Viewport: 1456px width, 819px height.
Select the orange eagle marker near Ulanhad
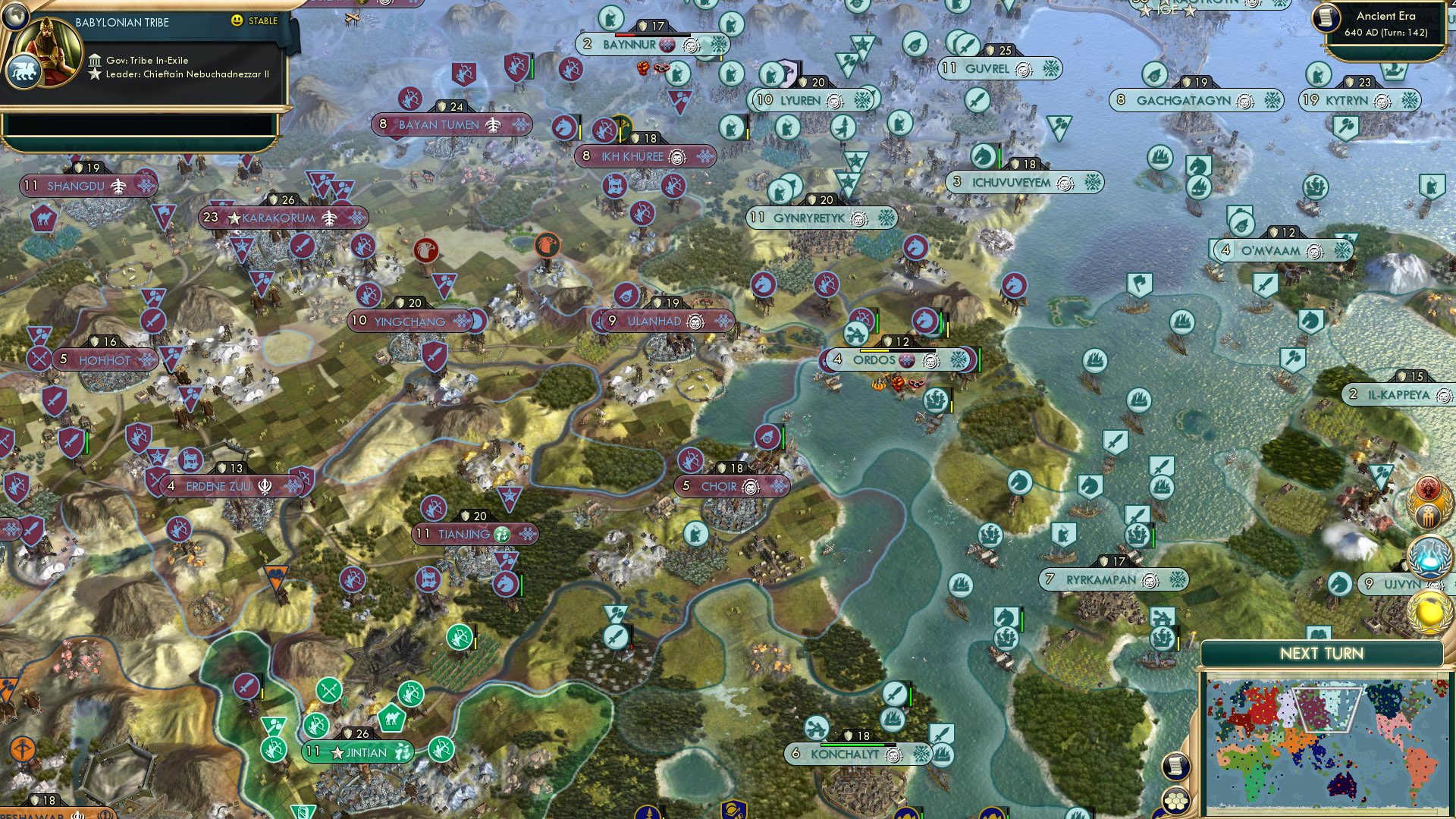(x=548, y=245)
